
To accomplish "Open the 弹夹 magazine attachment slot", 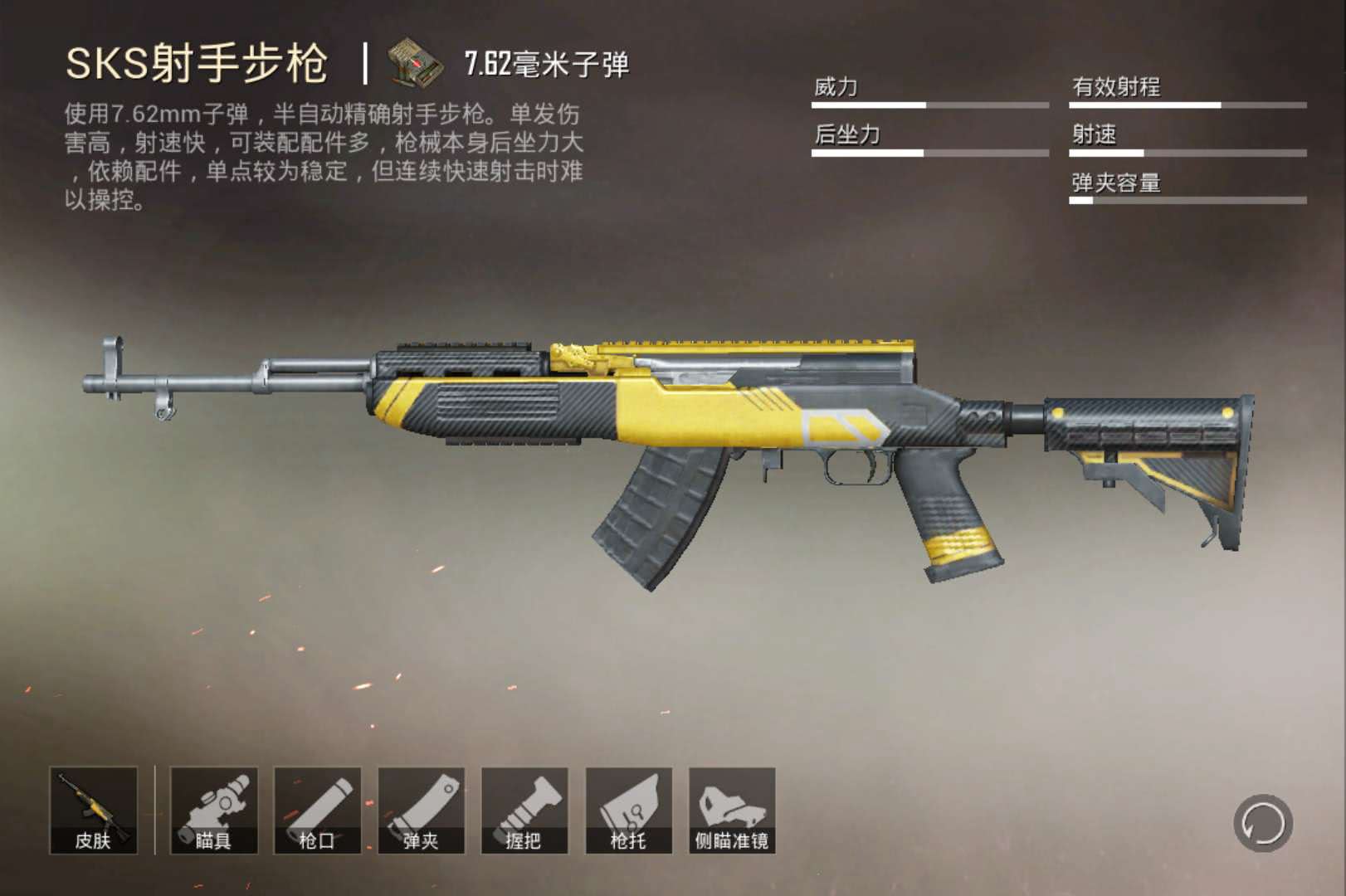I will (x=421, y=811).
